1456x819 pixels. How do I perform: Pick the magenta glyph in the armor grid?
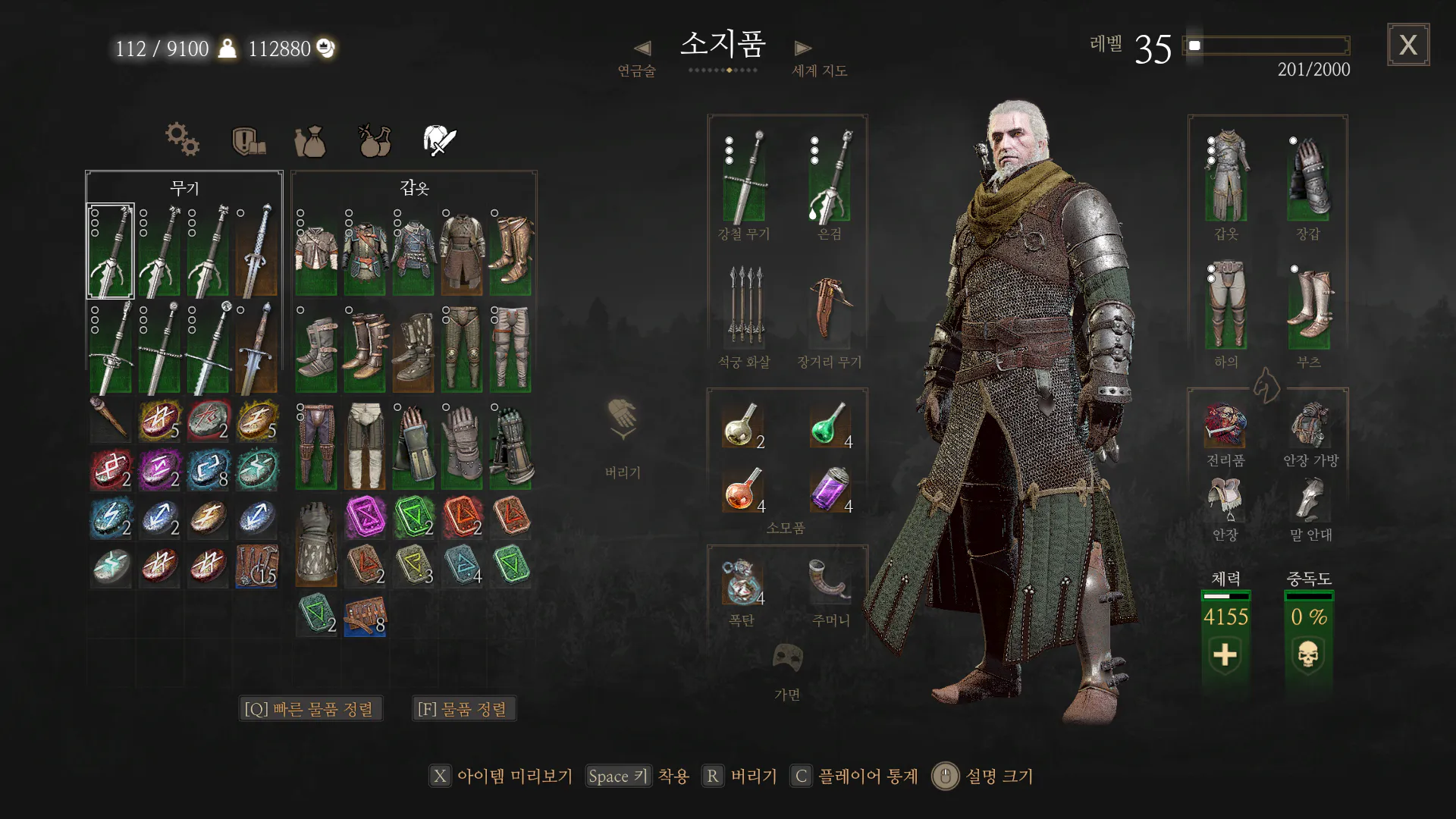coord(366,517)
